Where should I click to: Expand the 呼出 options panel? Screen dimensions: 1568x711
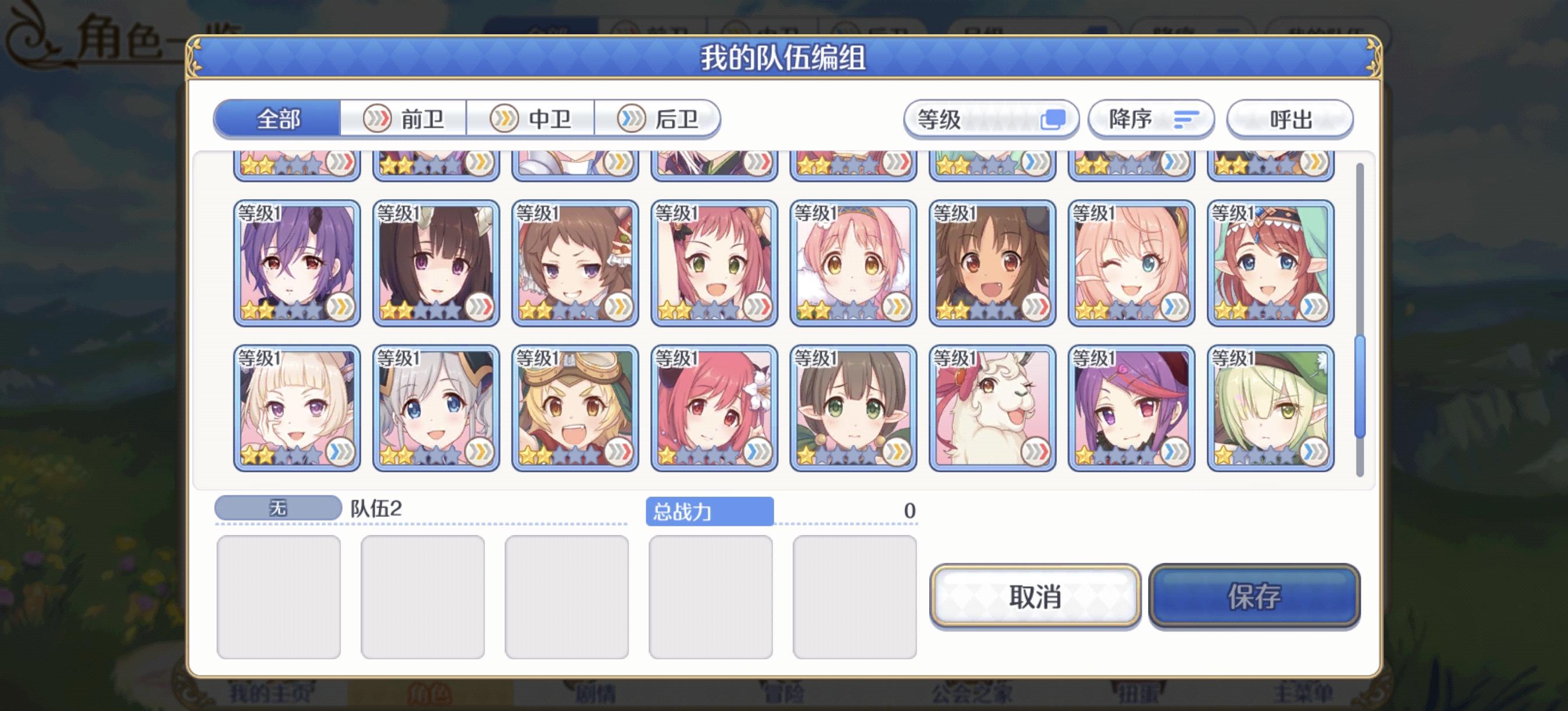[x=1289, y=120]
